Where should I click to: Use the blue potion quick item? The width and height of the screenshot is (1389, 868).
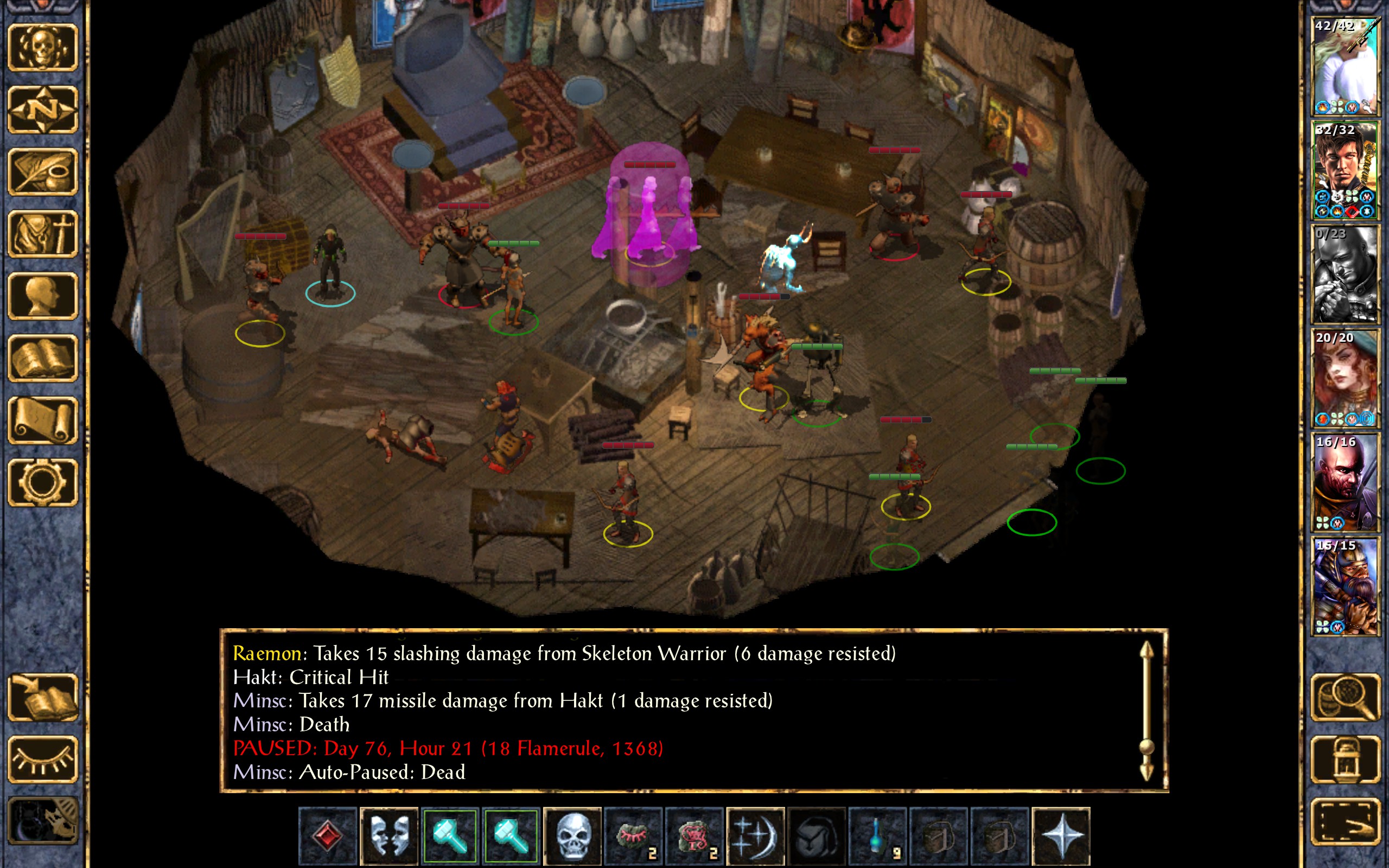pyautogui.click(x=877, y=835)
